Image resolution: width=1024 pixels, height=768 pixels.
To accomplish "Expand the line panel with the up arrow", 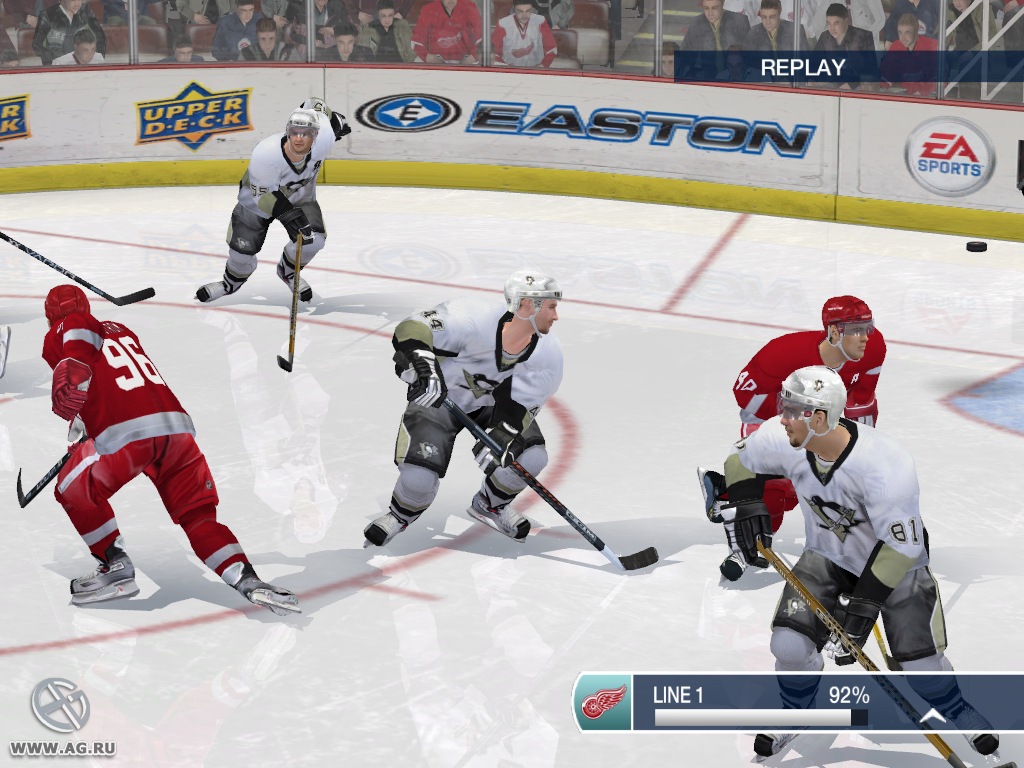I will point(932,716).
